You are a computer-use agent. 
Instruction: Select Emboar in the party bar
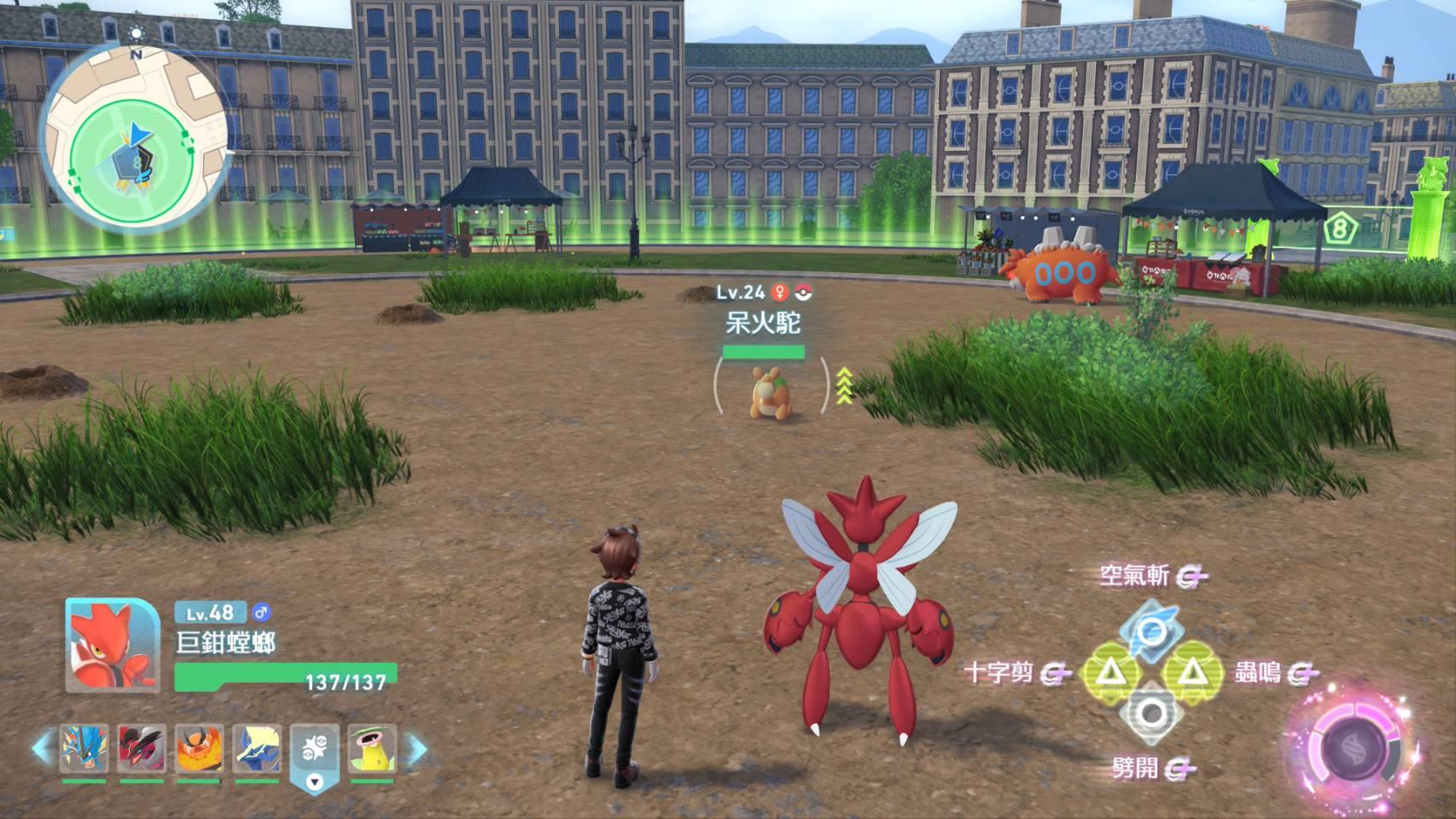click(x=199, y=748)
